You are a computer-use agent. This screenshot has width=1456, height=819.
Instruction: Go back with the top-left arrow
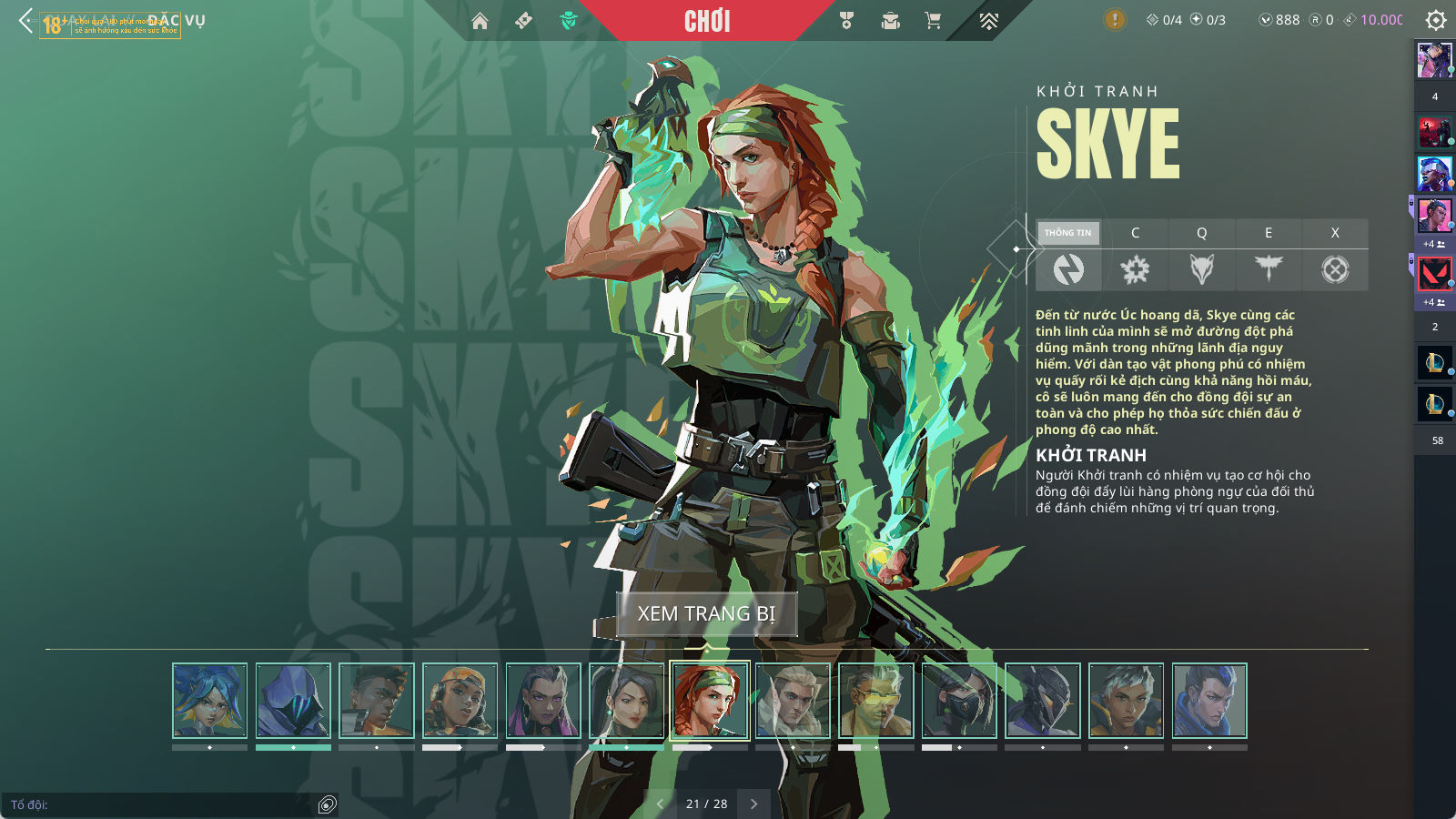(x=25, y=20)
